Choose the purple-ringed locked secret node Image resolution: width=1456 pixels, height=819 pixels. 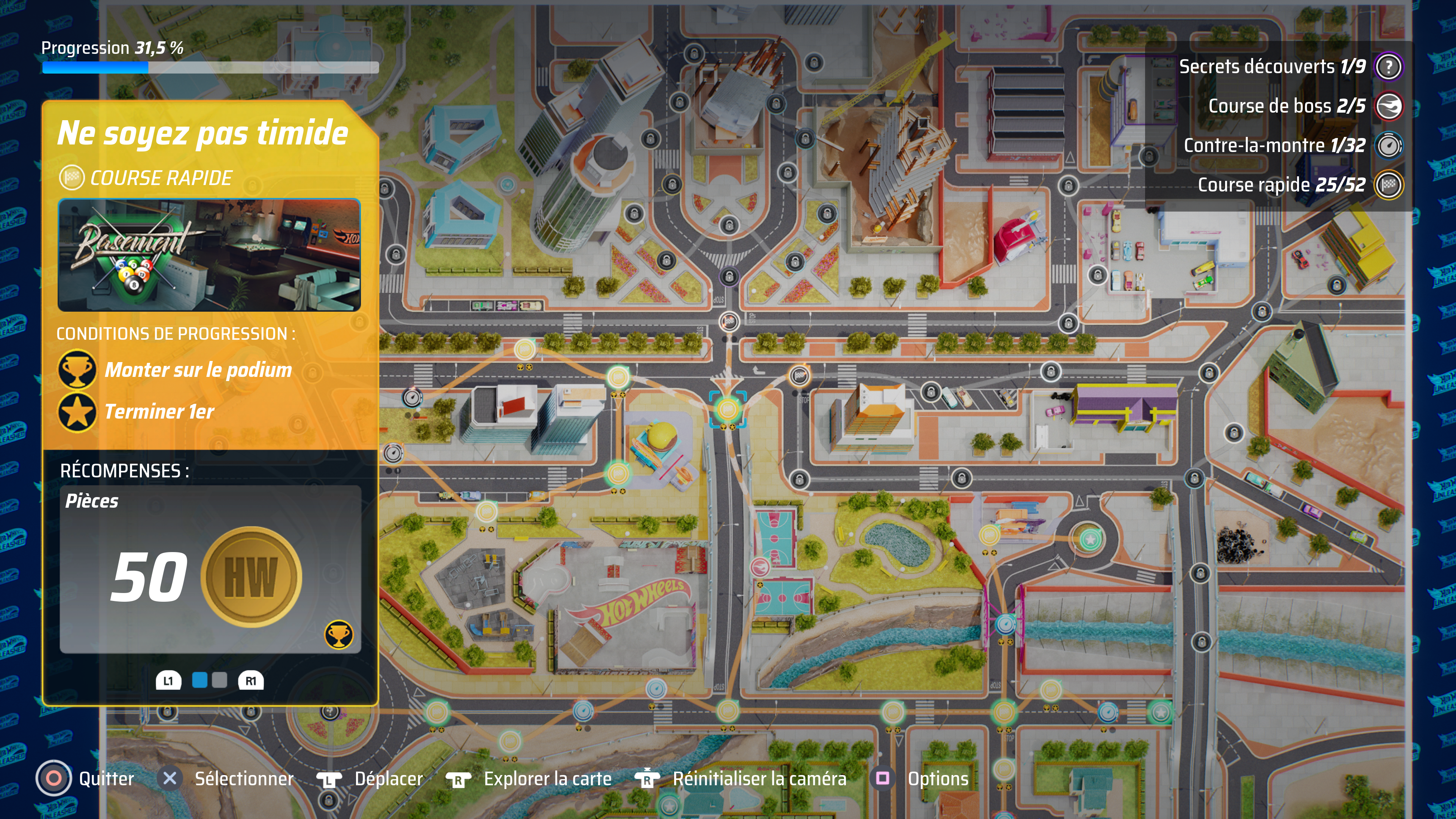click(729, 276)
